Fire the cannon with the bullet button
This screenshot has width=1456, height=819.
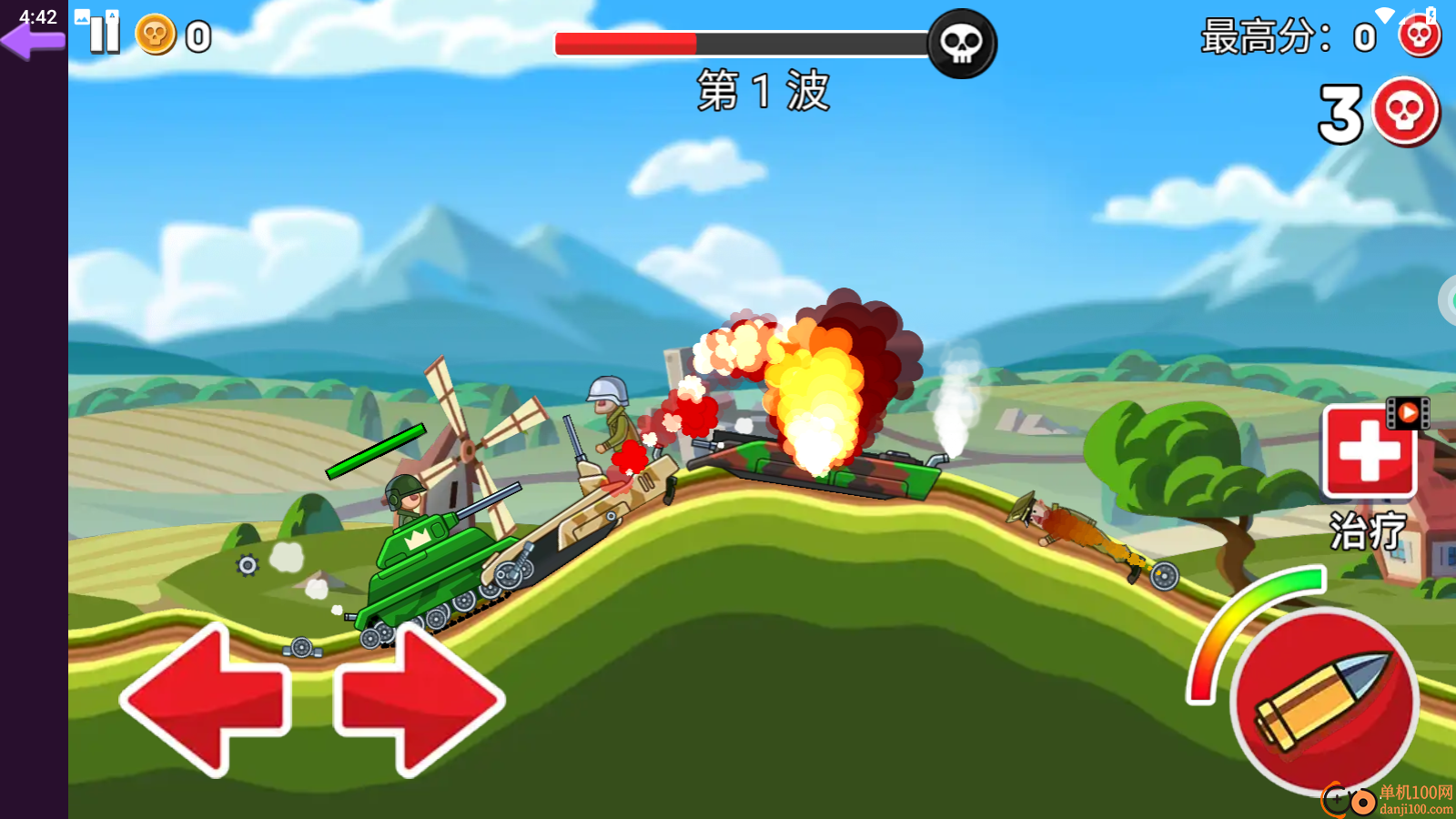click(x=1324, y=701)
